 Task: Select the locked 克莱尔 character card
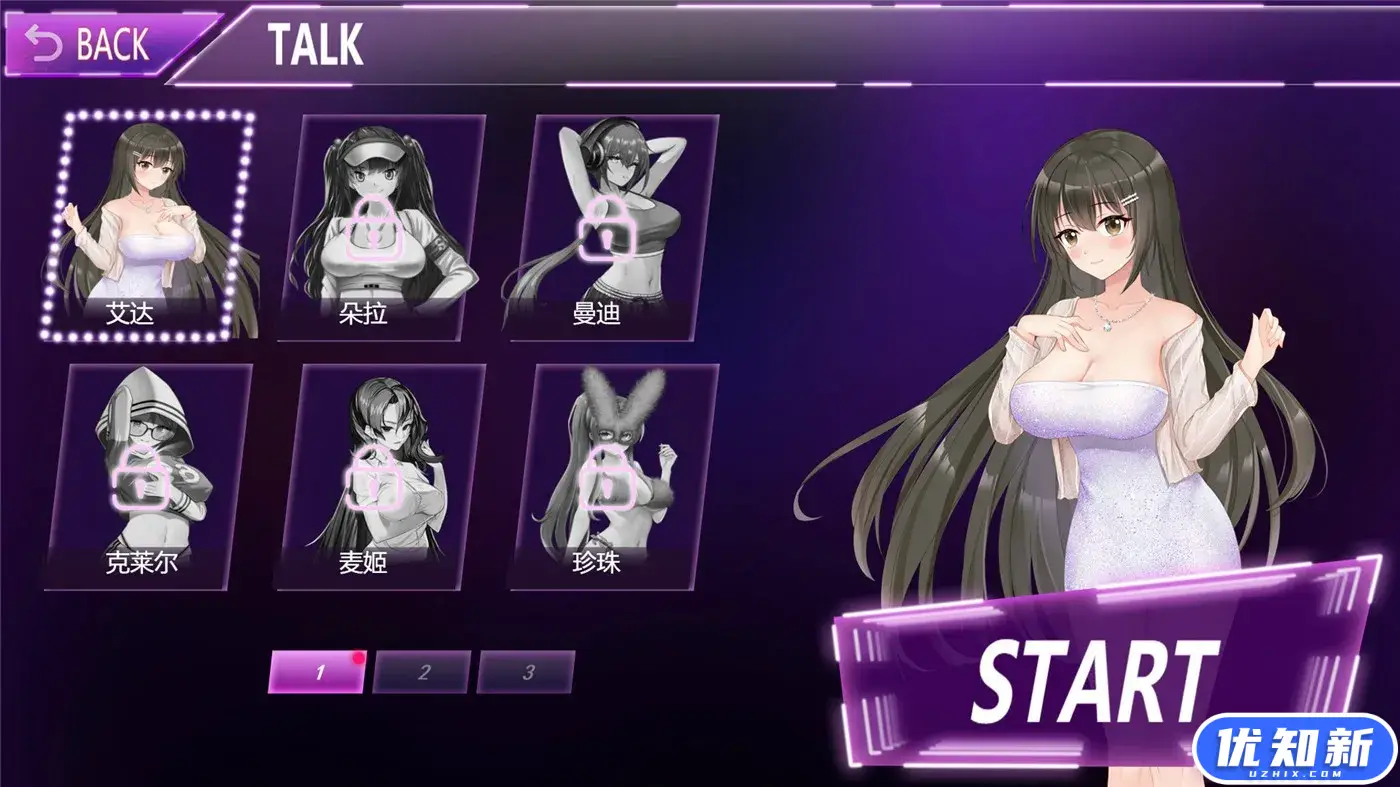point(146,476)
